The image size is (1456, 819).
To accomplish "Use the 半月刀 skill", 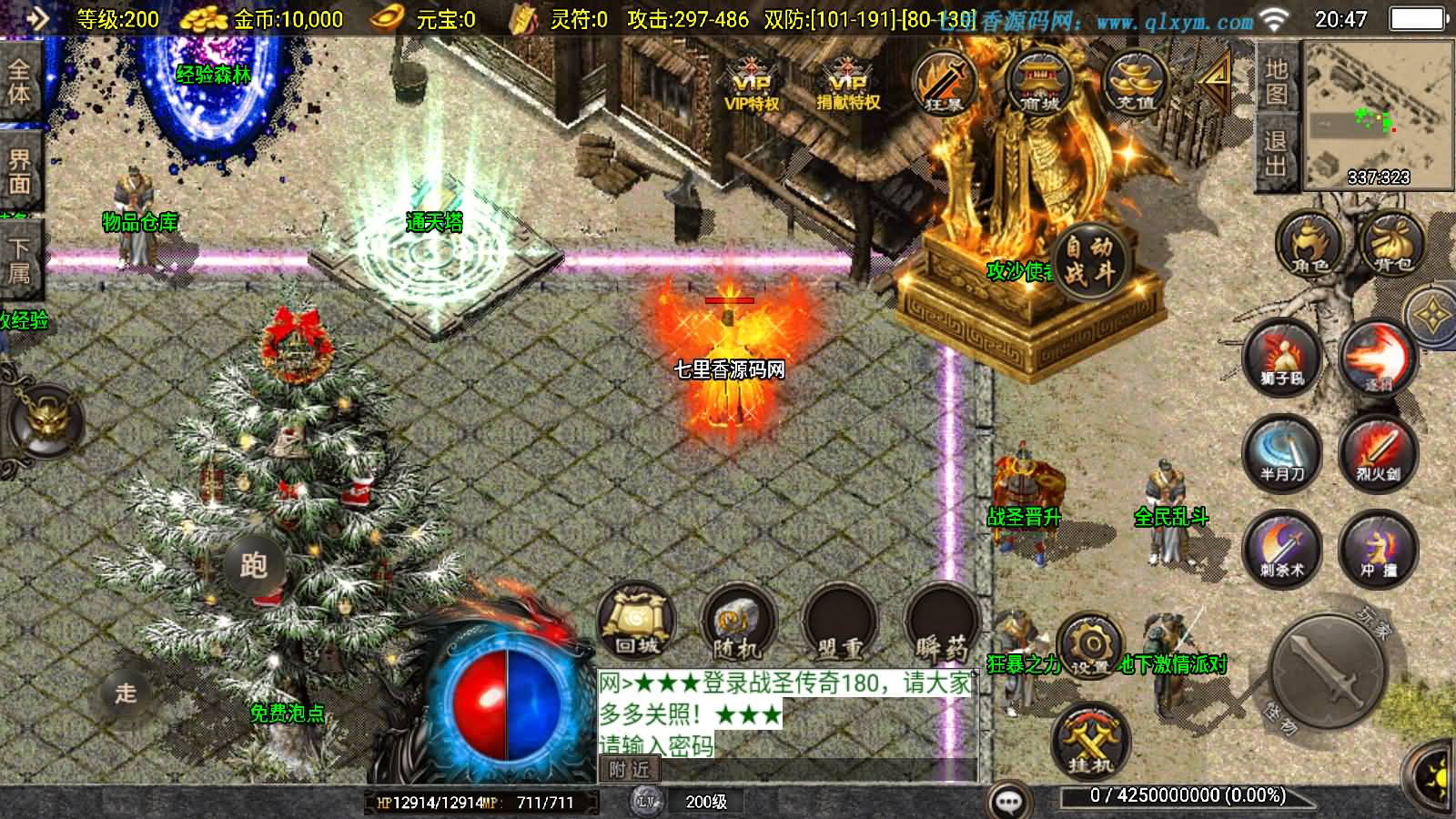I will coord(1282,454).
